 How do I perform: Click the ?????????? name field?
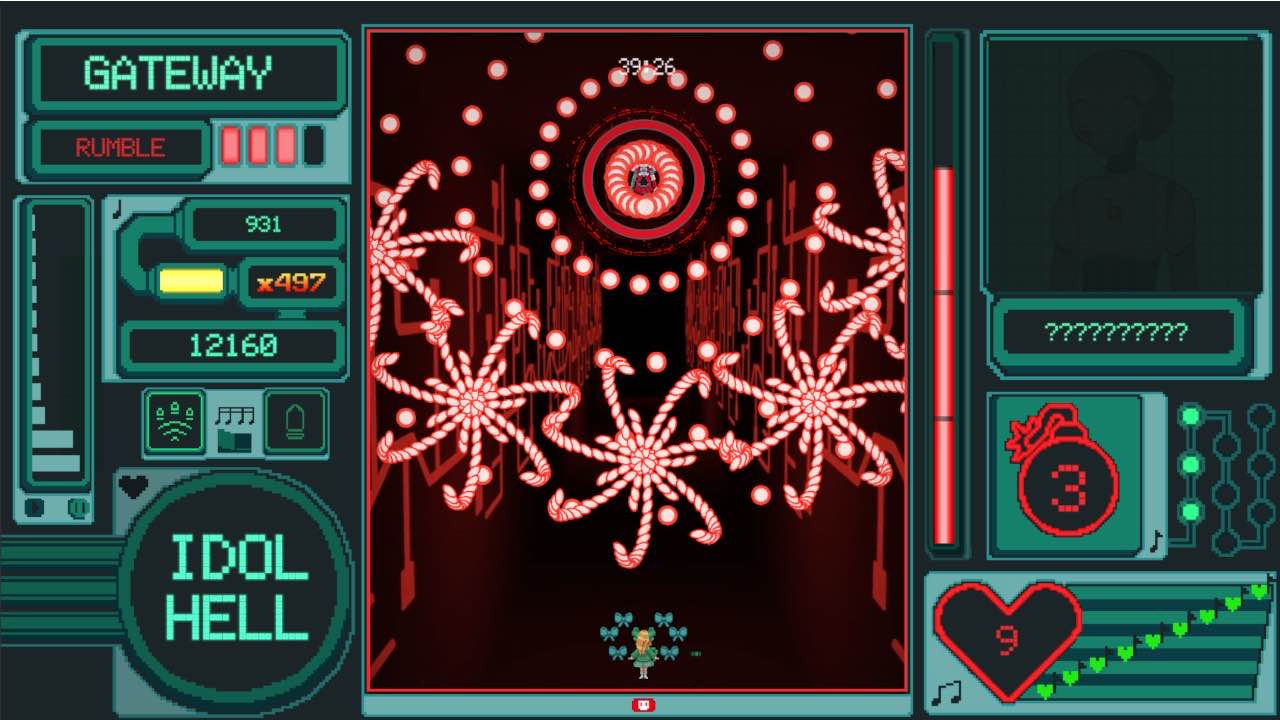1117,330
